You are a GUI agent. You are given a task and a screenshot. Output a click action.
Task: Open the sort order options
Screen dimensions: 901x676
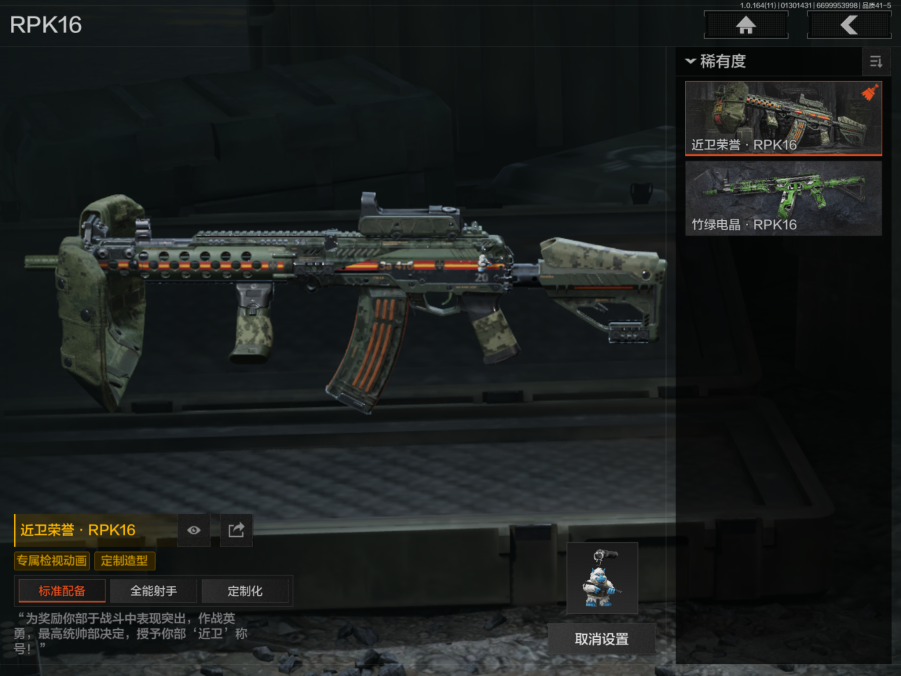tap(876, 62)
